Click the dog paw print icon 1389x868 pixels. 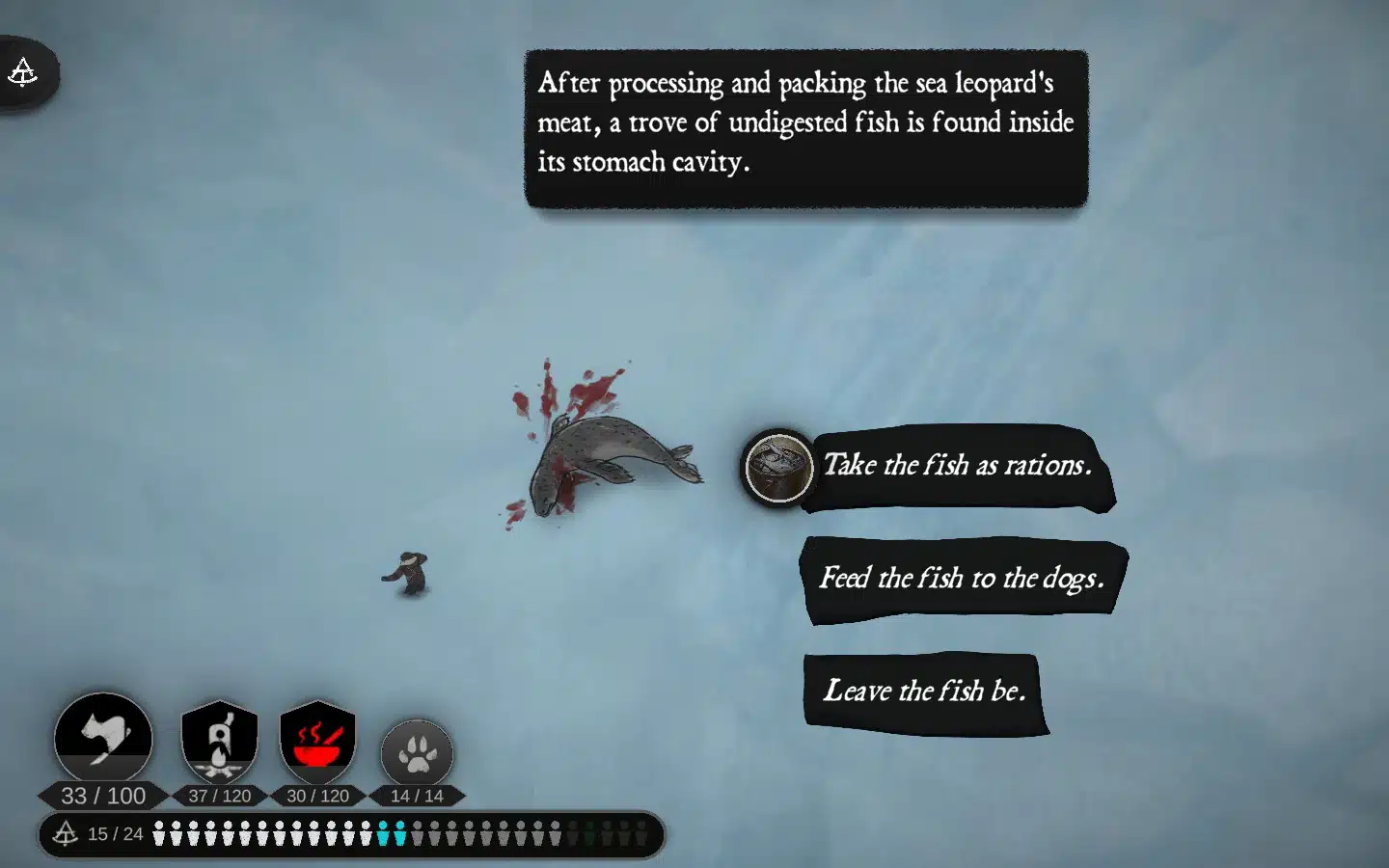tap(417, 752)
